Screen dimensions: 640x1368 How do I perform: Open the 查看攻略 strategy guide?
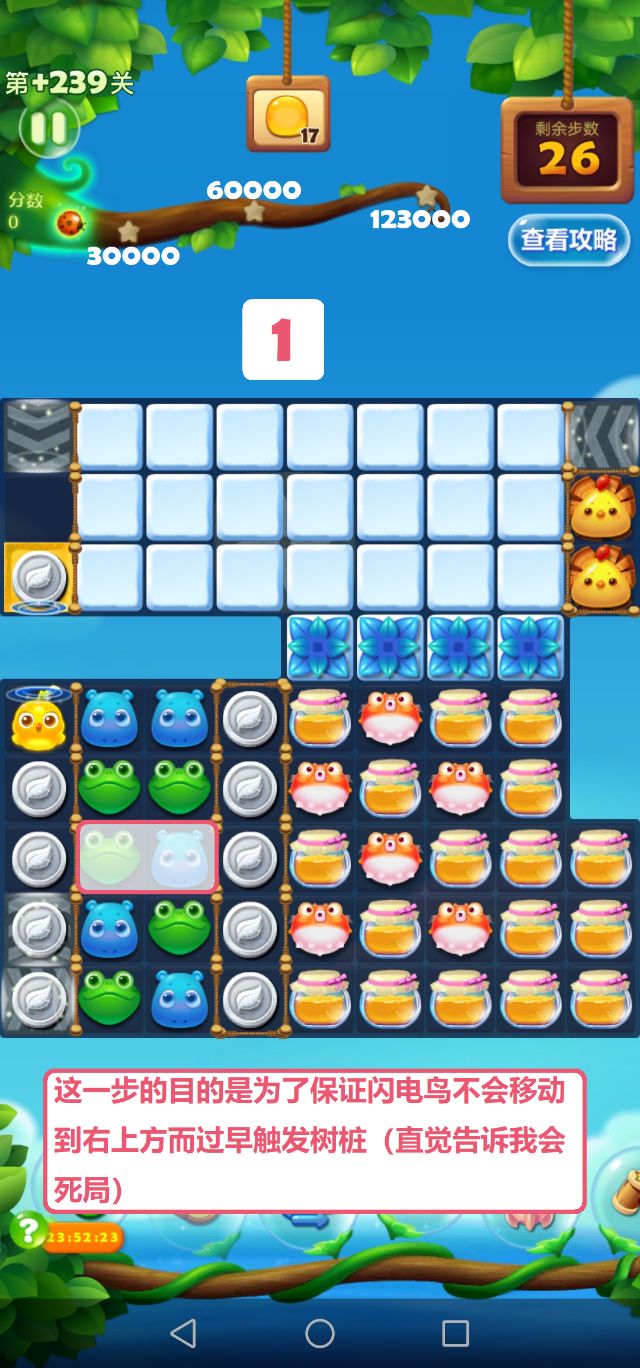click(568, 240)
